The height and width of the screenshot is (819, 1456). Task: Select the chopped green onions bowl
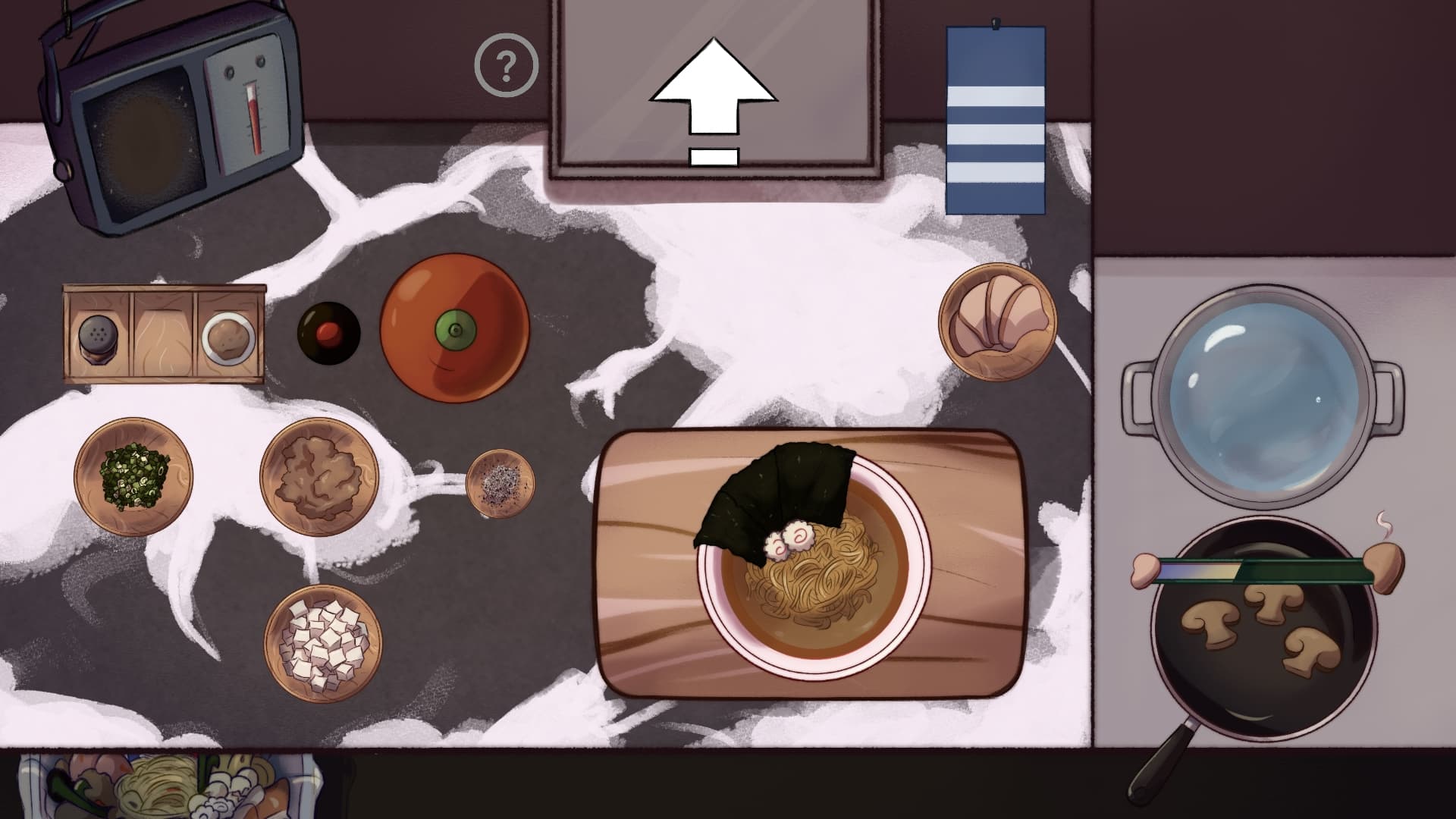[133, 476]
